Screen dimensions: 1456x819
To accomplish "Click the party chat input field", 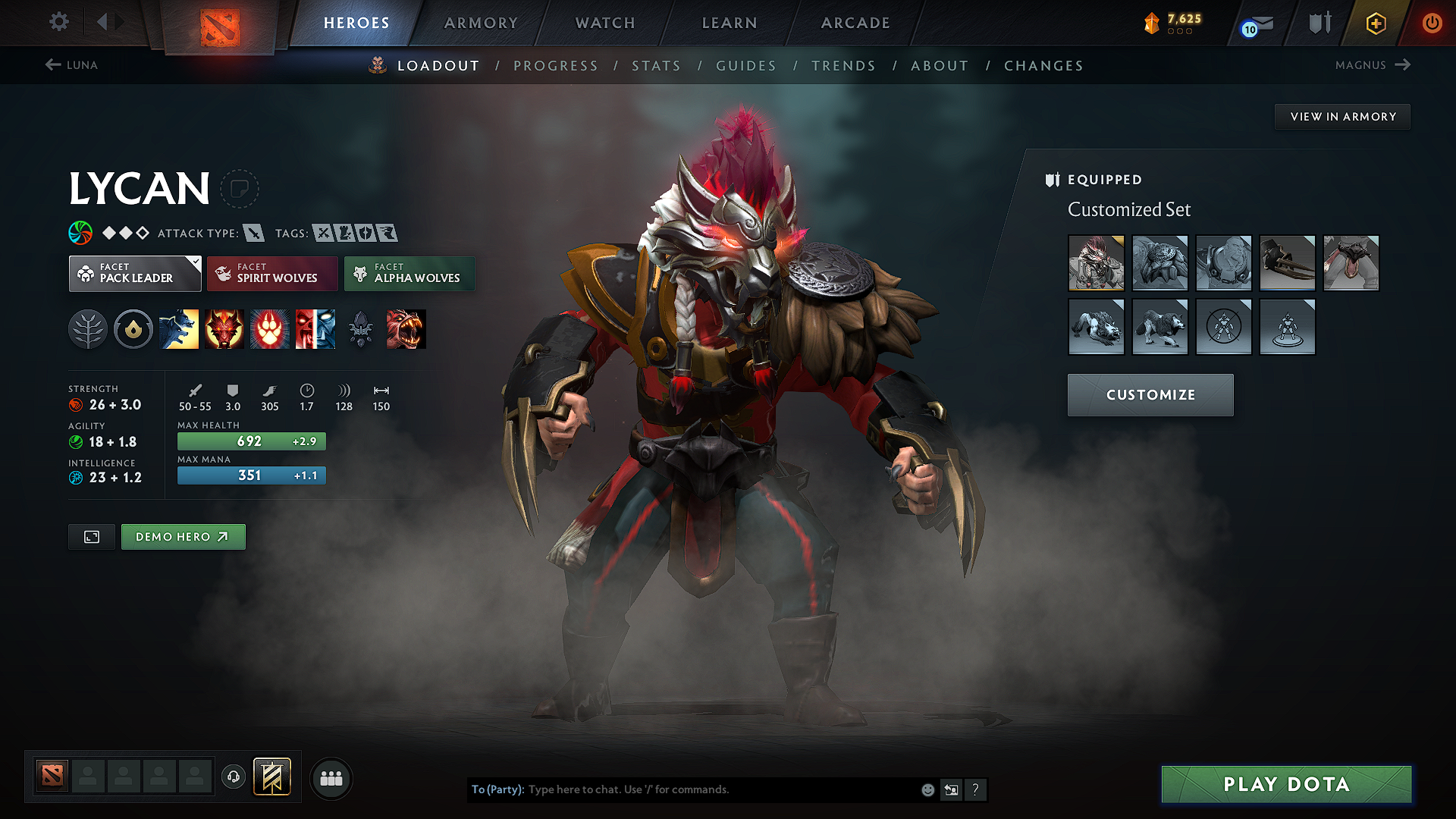I will [x=720, y=789].
